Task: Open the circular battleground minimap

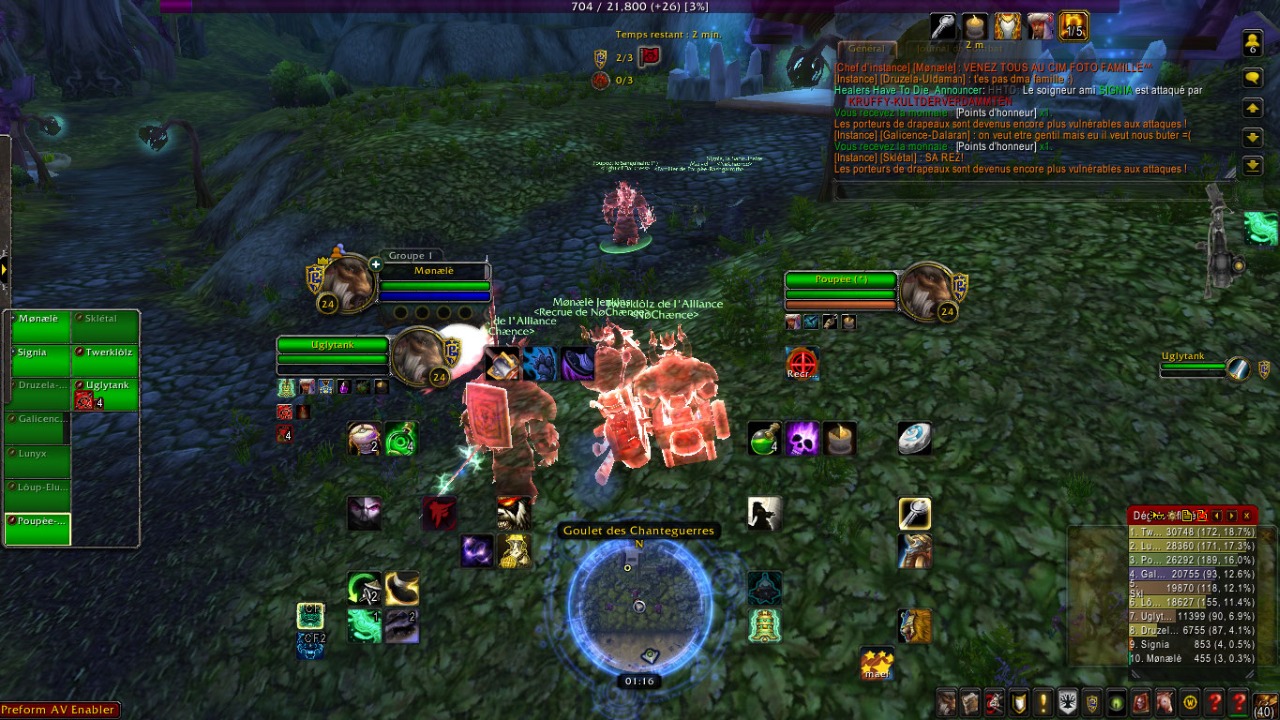Action: tap(640, 606)
